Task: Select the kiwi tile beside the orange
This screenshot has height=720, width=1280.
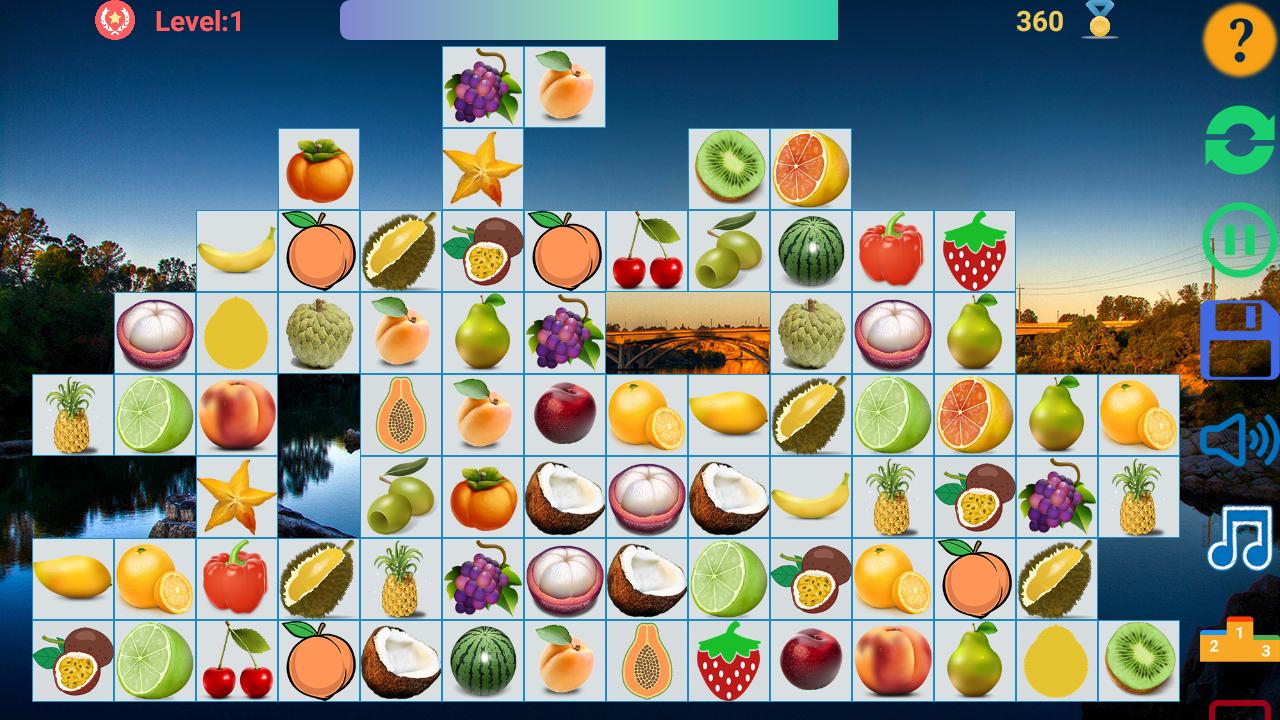Action: coord(729,167)
